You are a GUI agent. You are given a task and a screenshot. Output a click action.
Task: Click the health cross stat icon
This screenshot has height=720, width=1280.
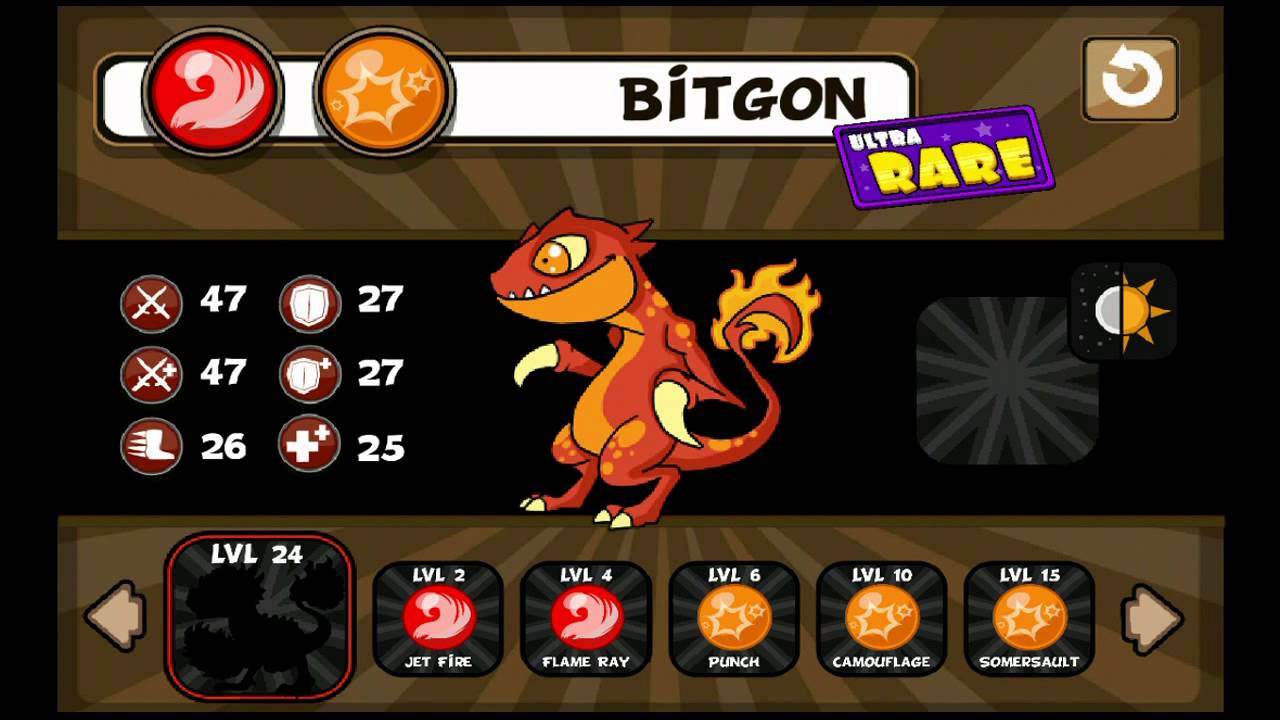309,447
